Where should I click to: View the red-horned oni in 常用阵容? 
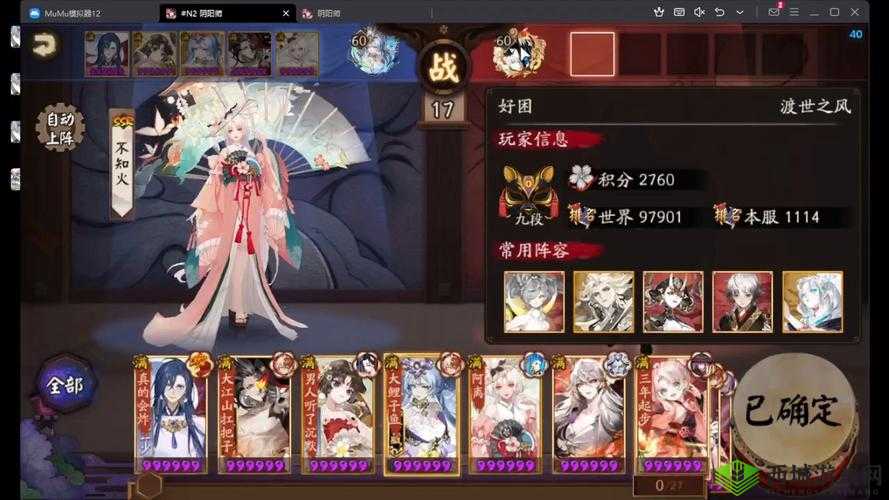click(x=672, y=301)
